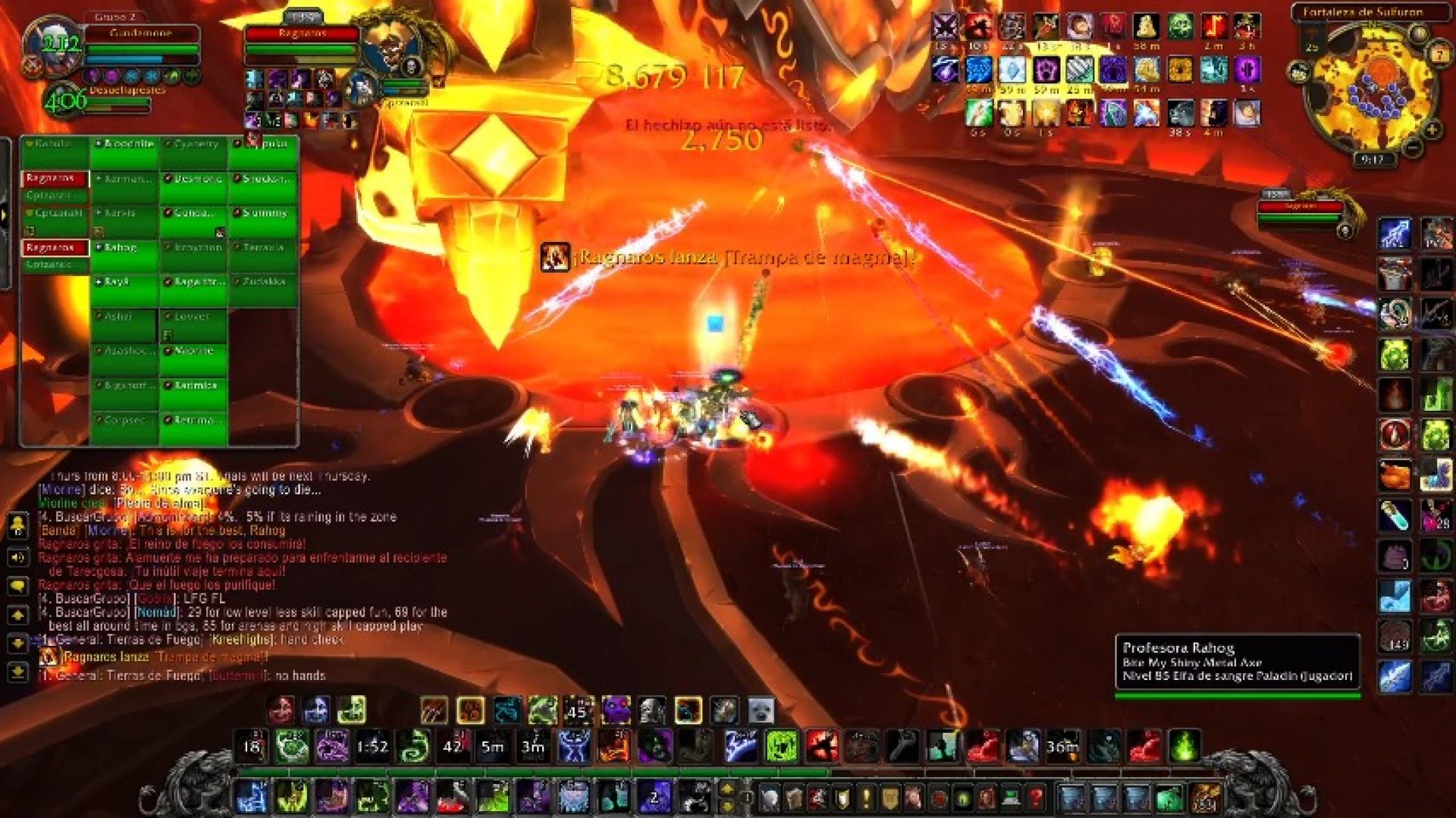Open the calendar button showing 7
The width and height of the screenshot is (1456, 818).
coord(1439,55)
